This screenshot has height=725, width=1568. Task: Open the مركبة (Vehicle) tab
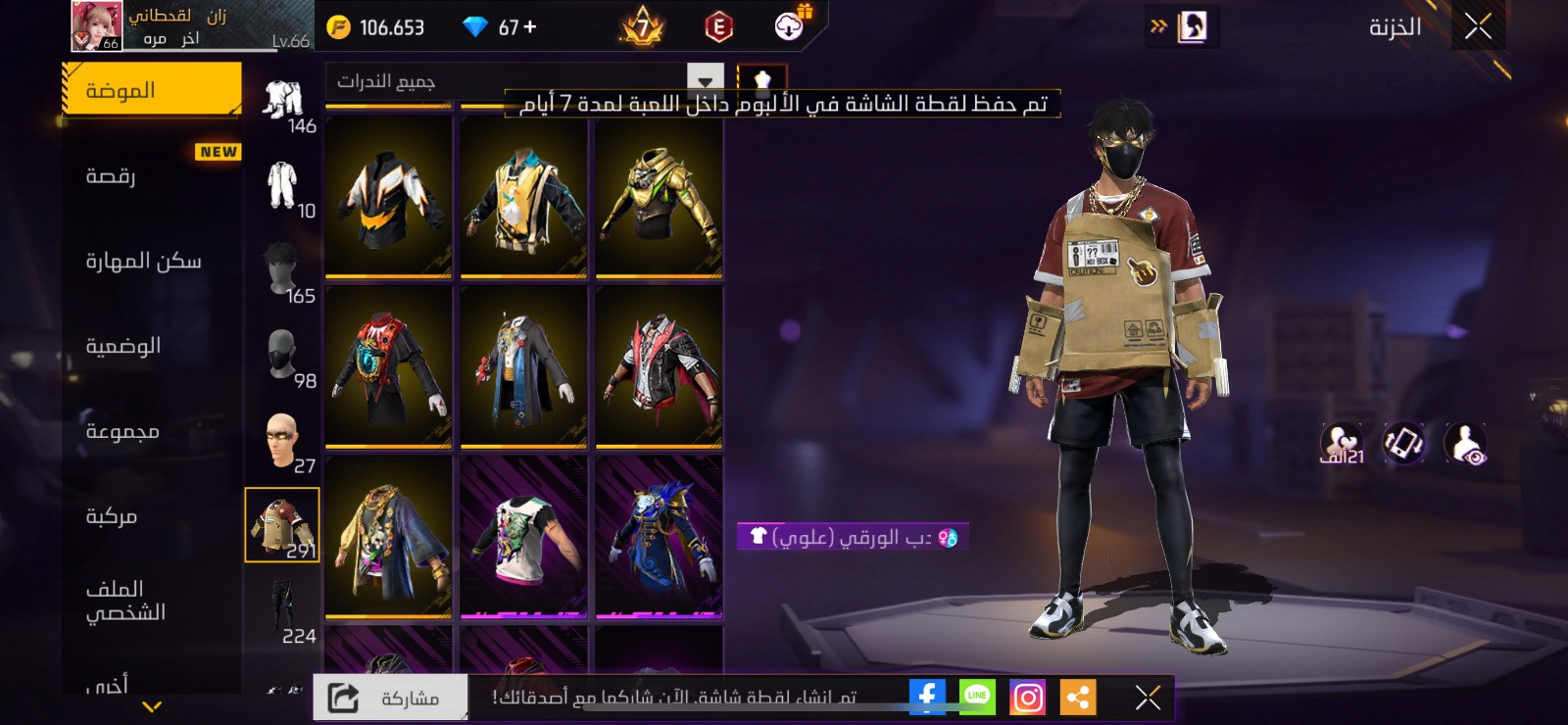pos(152,516)
